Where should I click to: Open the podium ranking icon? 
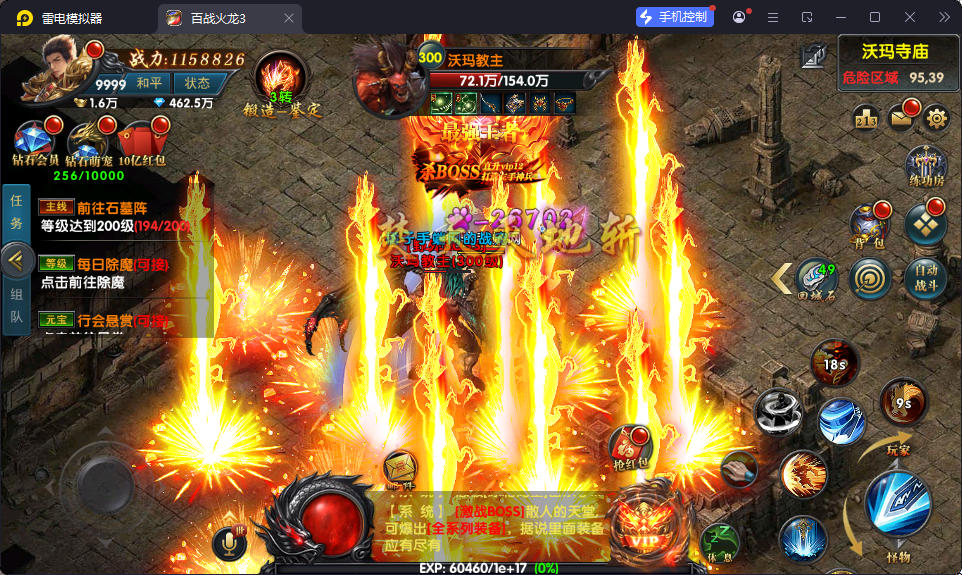point(866,119)
